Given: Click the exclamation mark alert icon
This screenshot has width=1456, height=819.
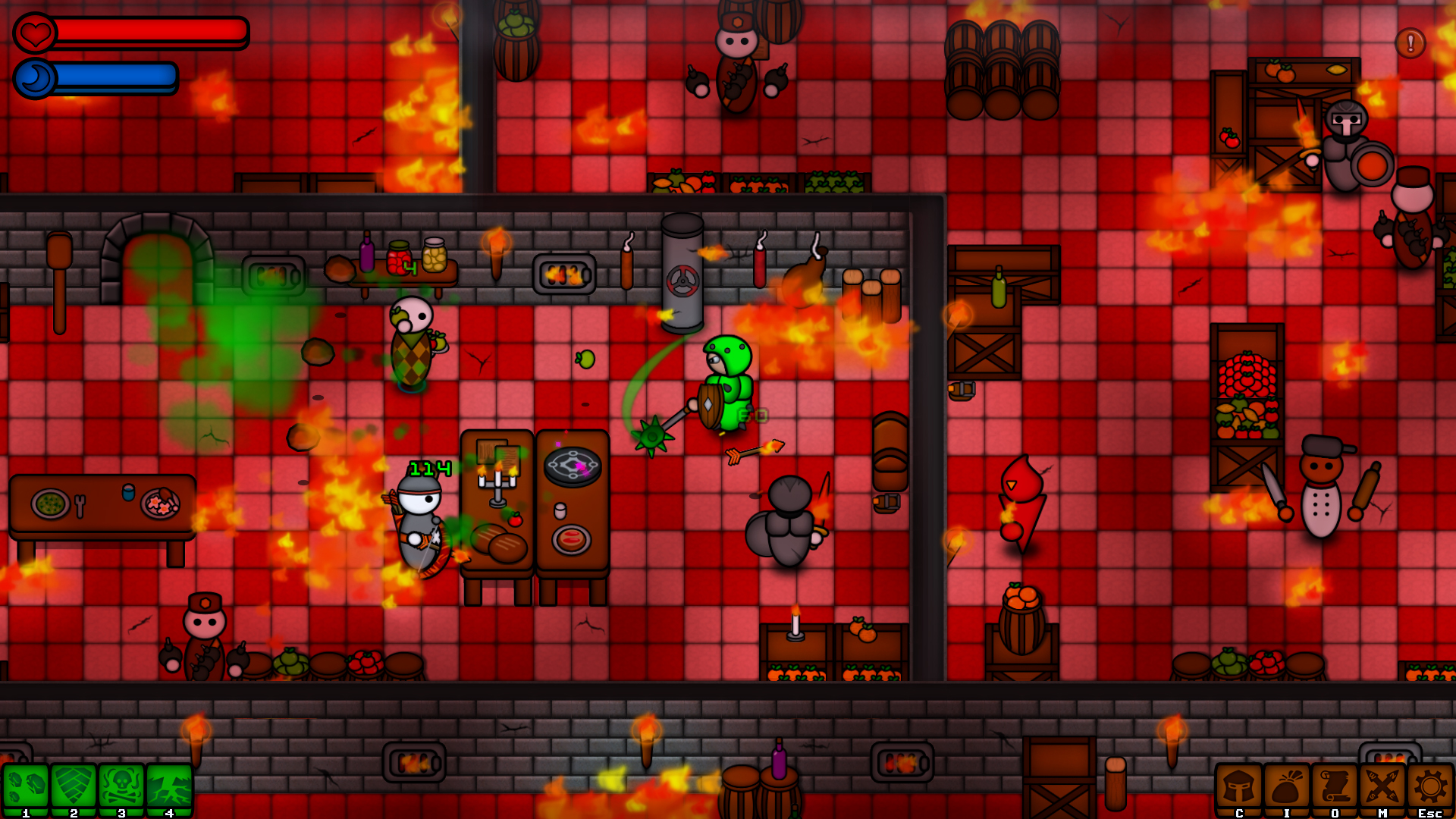Looking at the screenshot, I should (1410, 43).
